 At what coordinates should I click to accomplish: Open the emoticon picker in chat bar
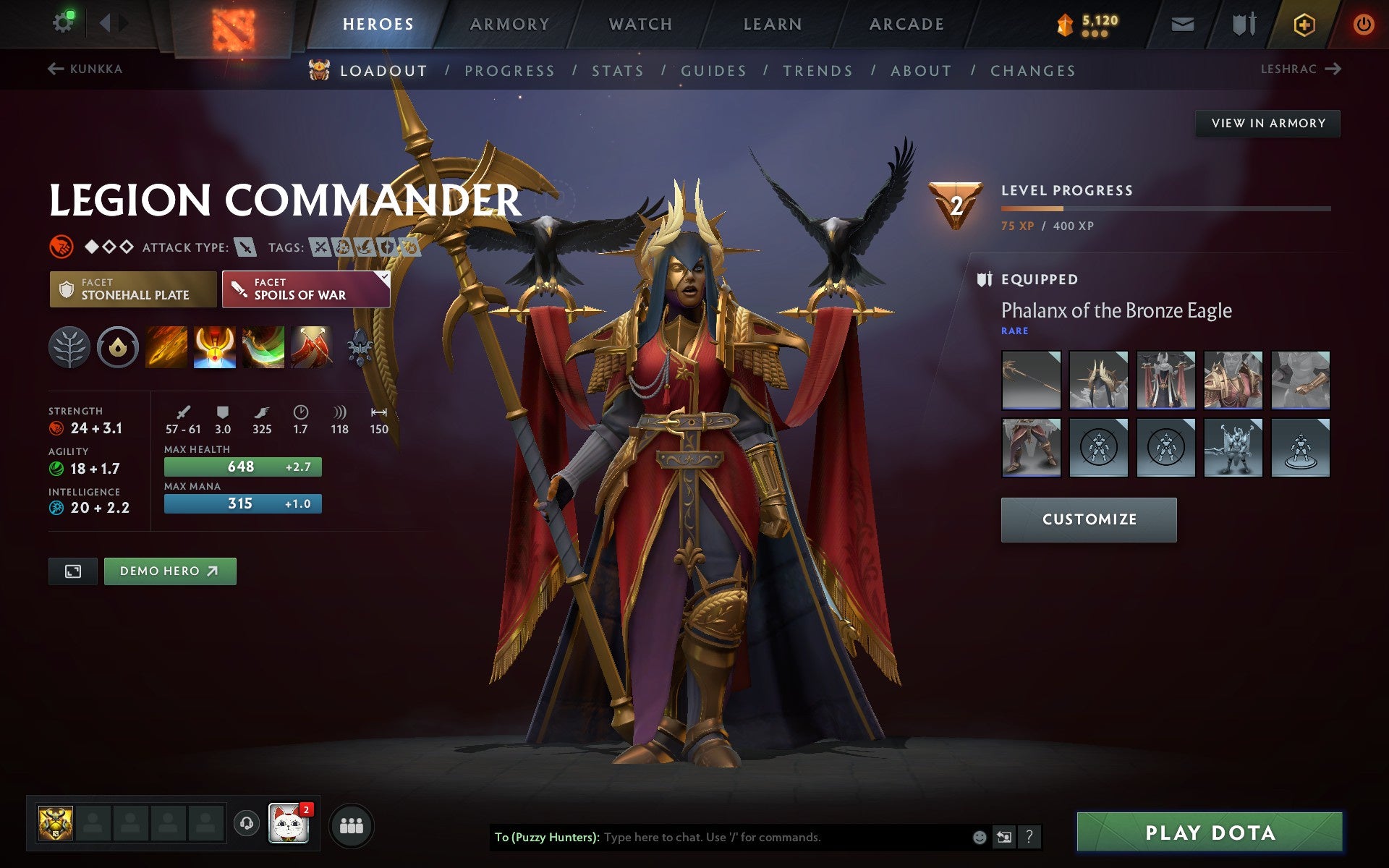(x=979, y=838)
